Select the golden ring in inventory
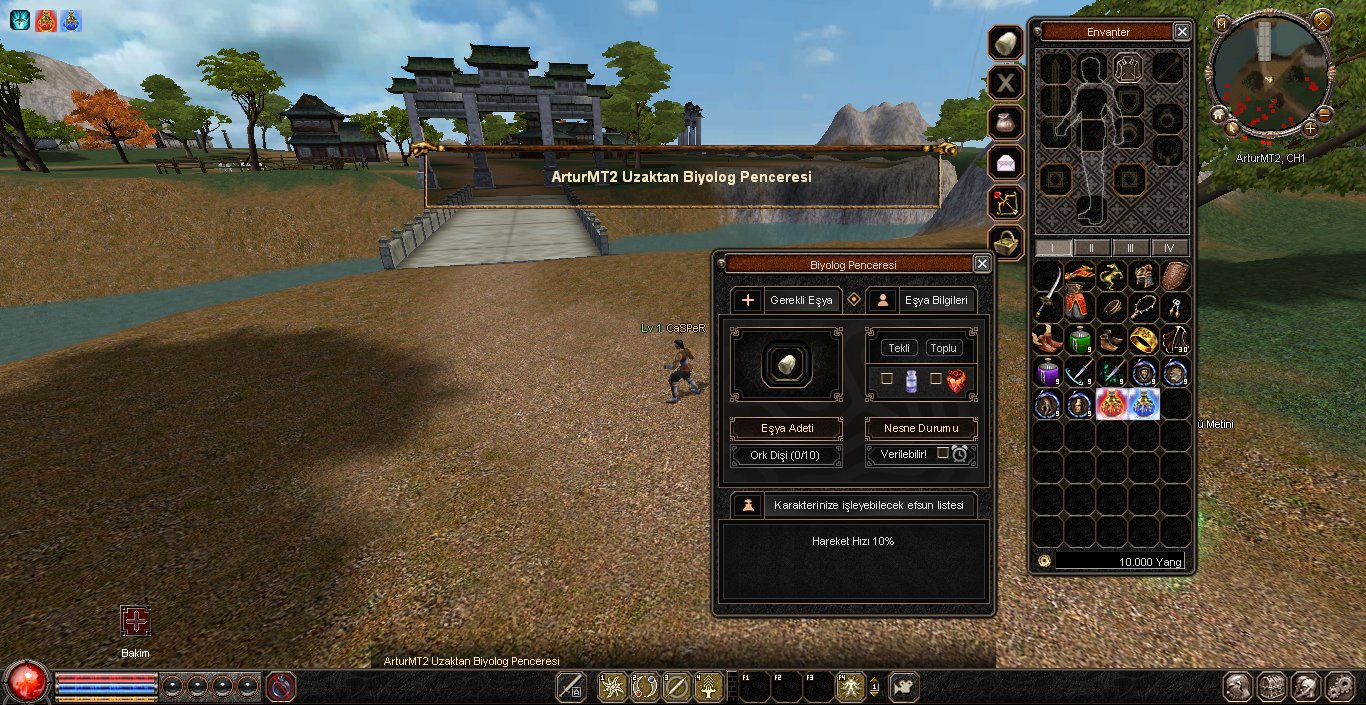This screenshot has width=1366, height=705. tap(1144, 340)
